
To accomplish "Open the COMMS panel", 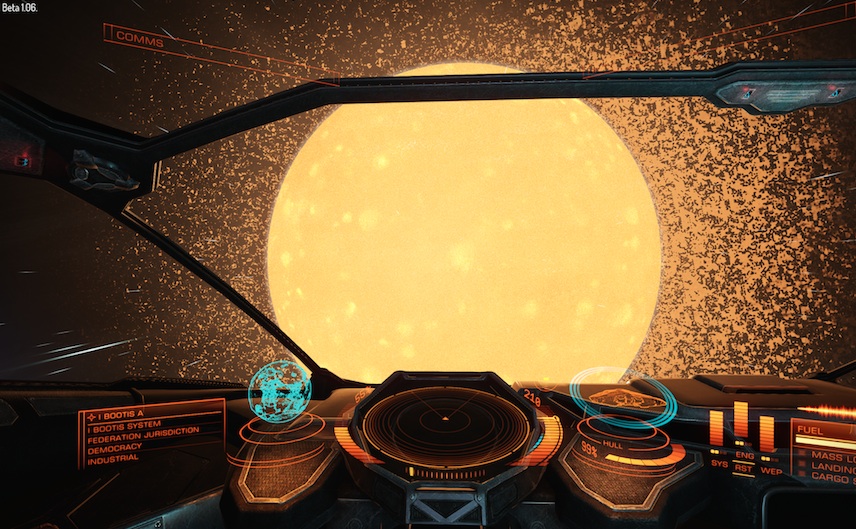I will coord(139,38).
